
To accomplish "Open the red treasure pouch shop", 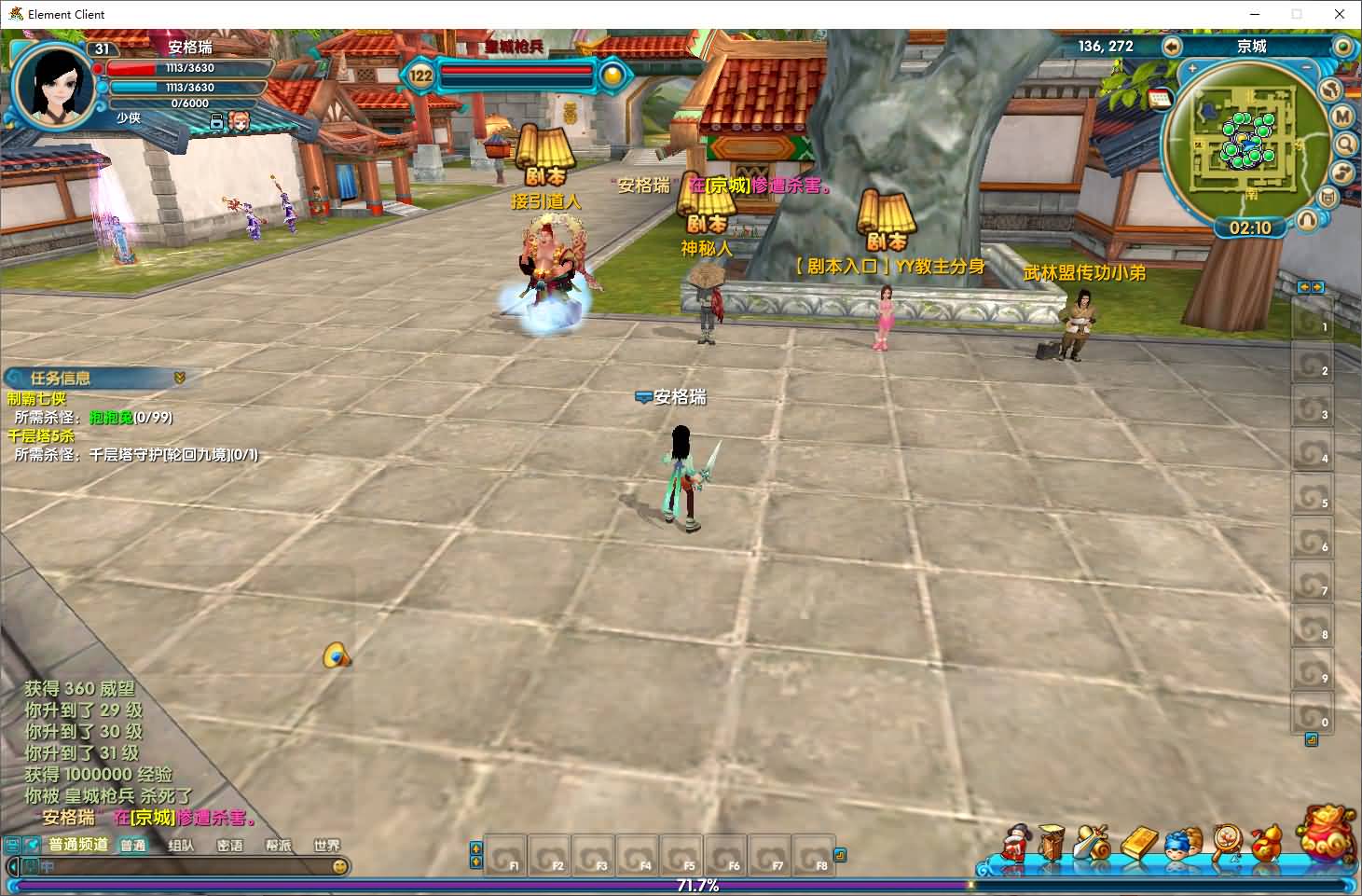I will coord(1328,834).
